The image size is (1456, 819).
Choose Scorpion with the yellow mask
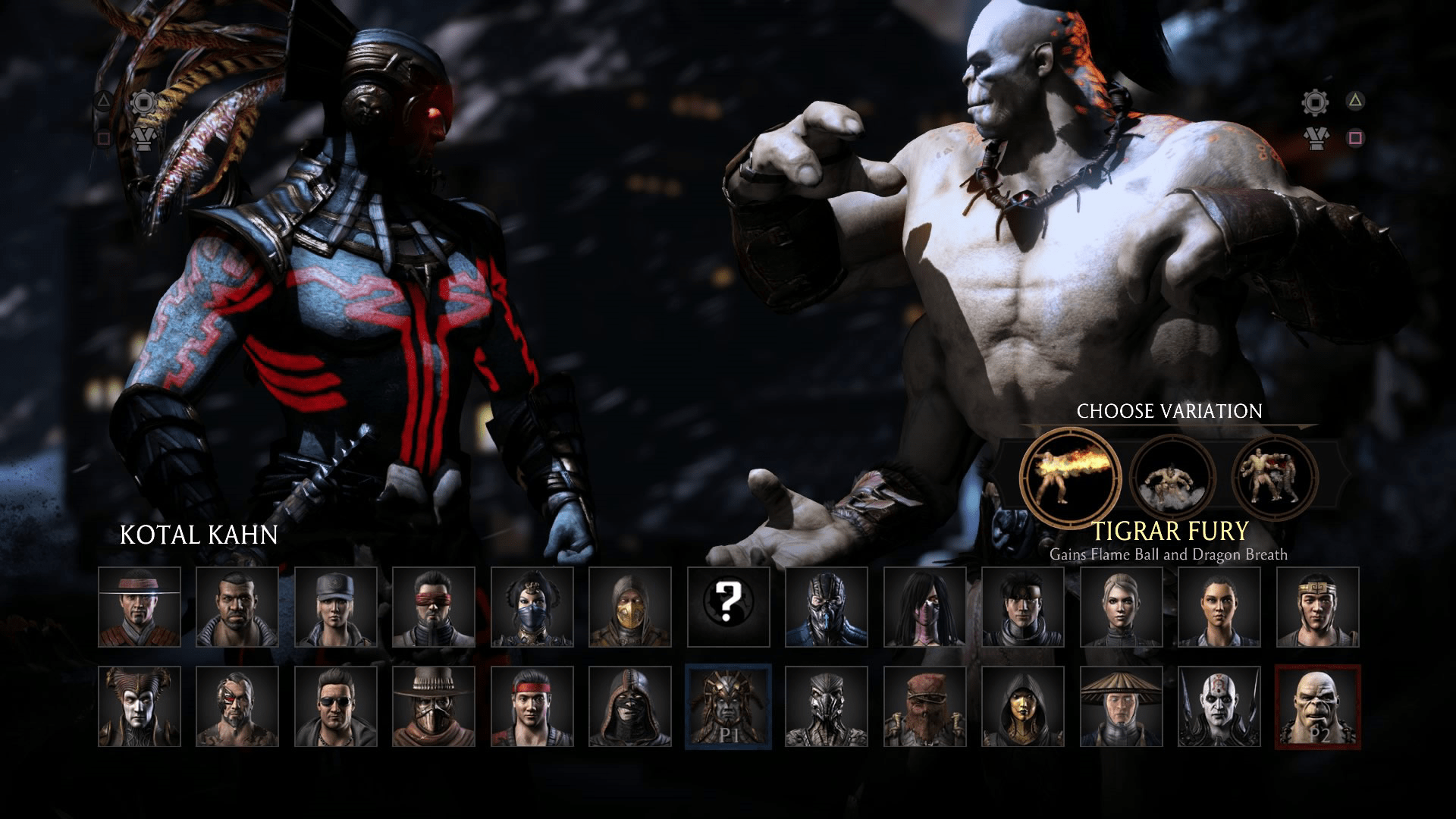click(x=630, y=607)
